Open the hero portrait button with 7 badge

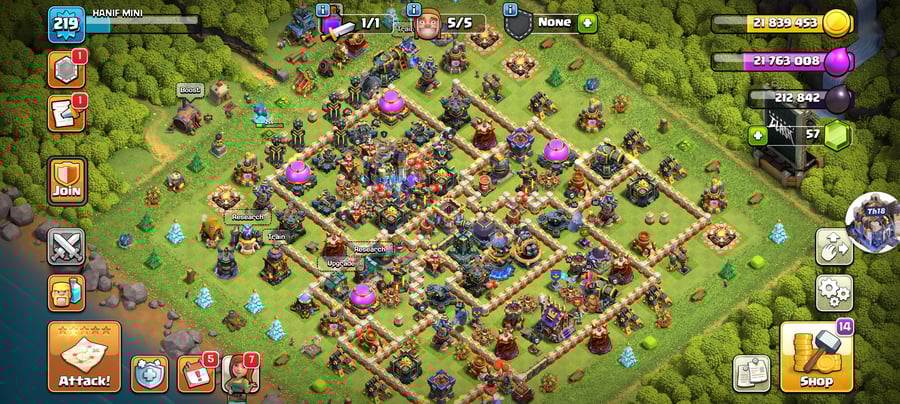(x=240, y=374)
